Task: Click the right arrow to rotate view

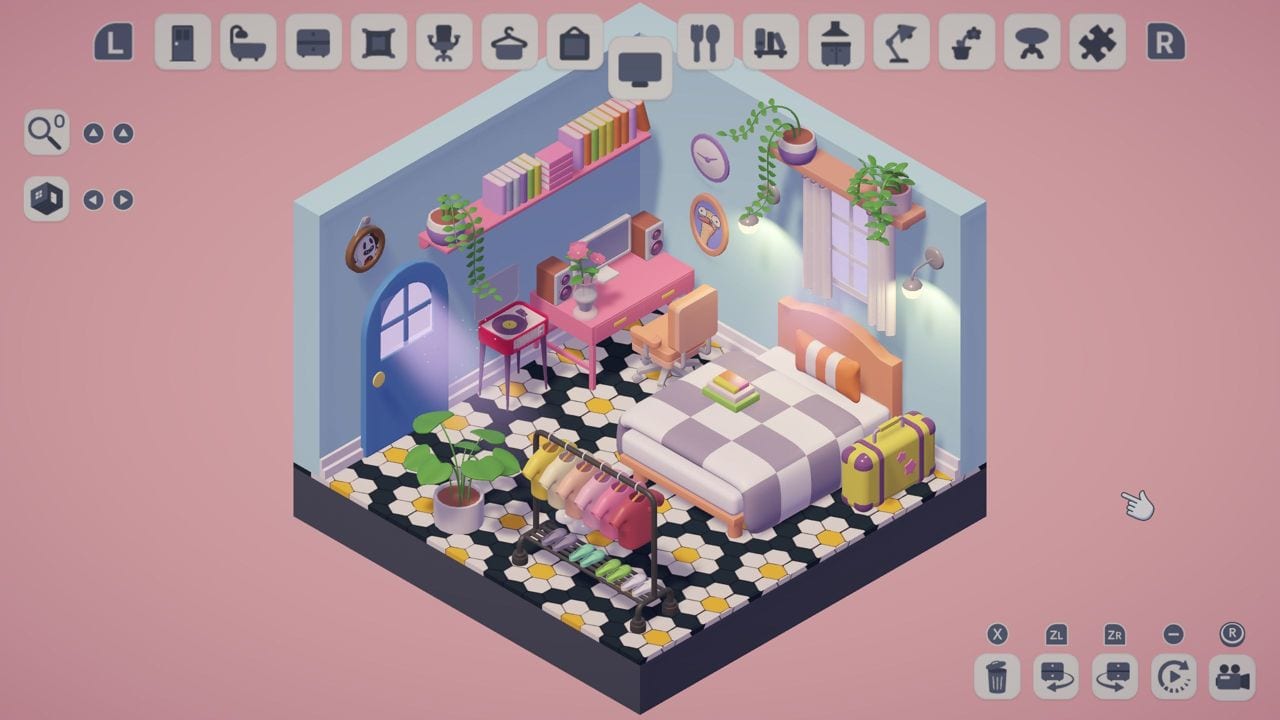Action: point(122,198)
